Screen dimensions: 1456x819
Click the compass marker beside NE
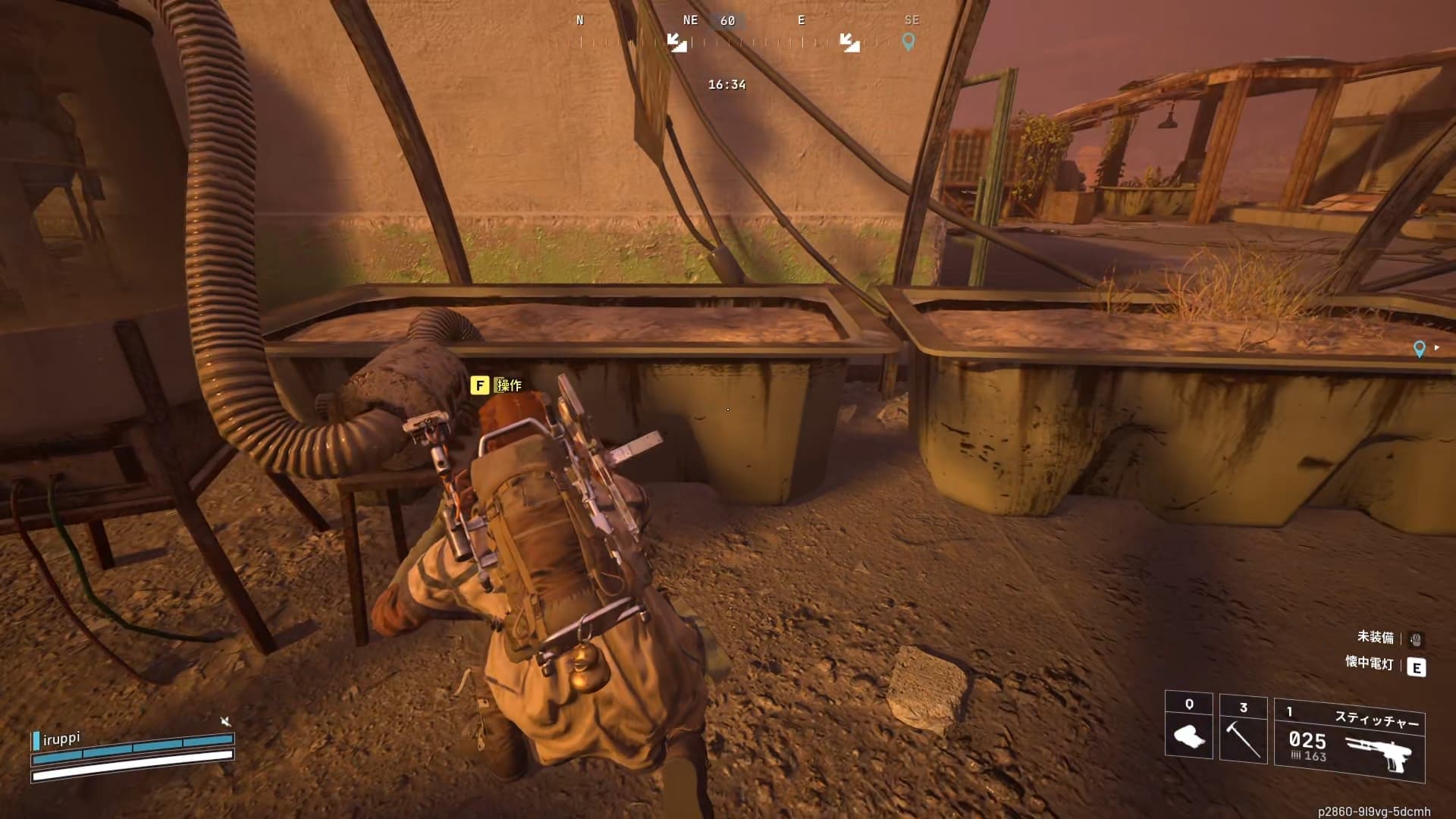tap(676, 42)
